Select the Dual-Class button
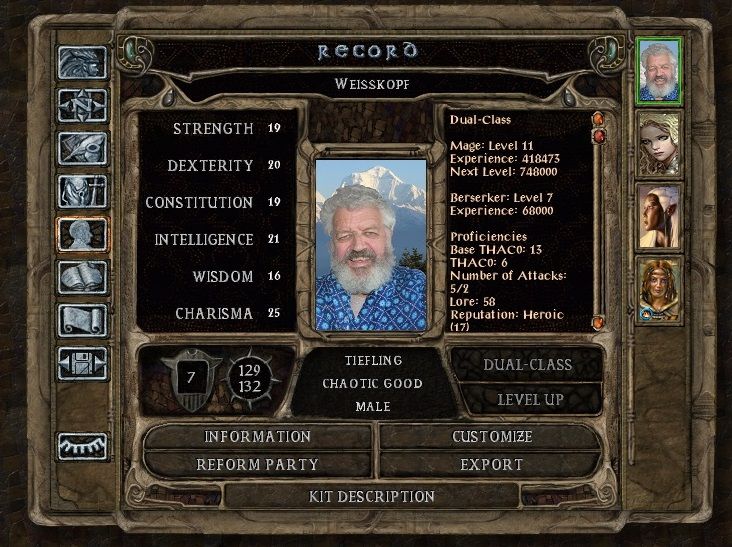This screenshot has height=547, width=732. coord(527,365)
